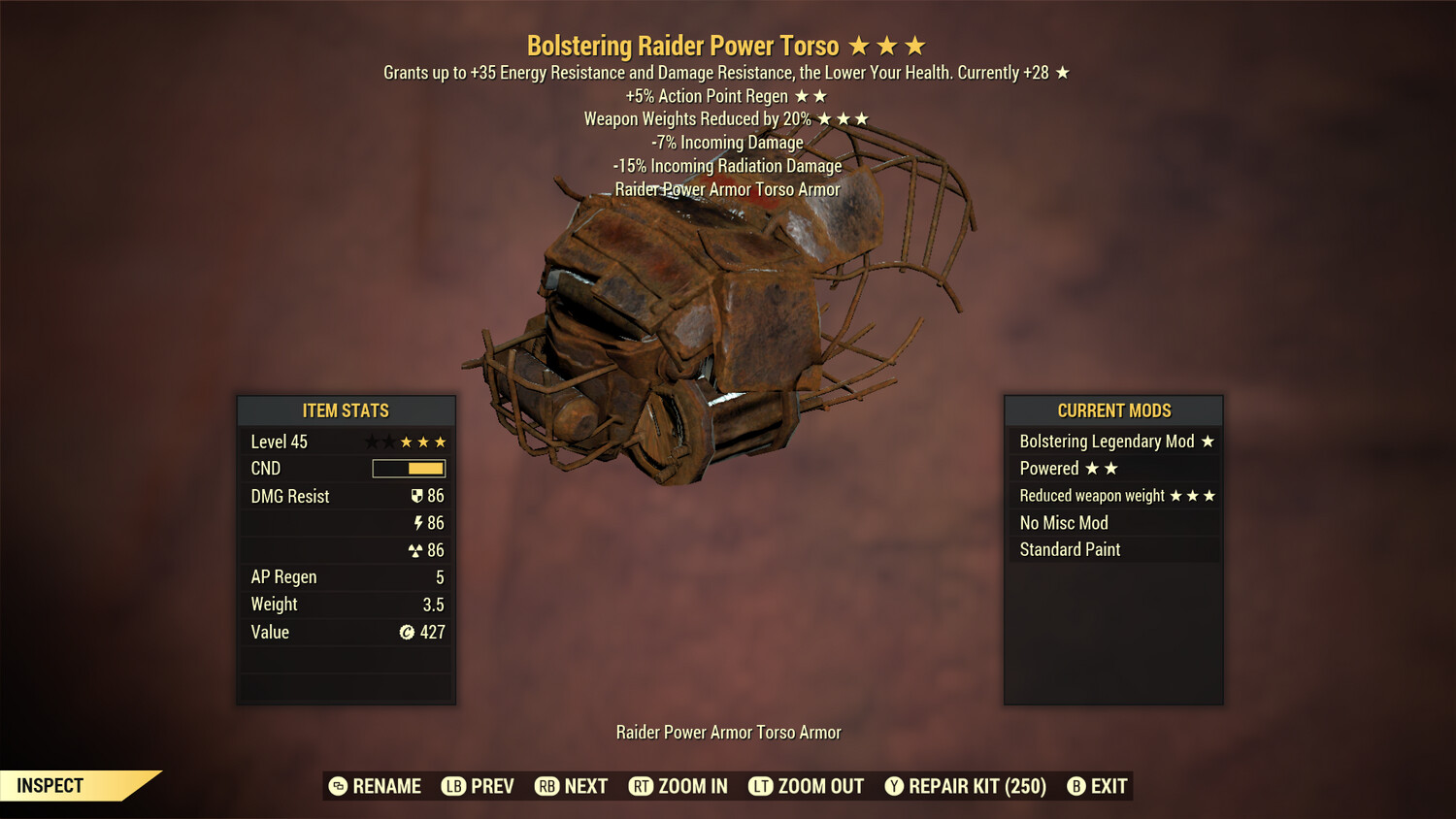
Task: Select the Standard Paint mod entry
Action: point(1069,549)
